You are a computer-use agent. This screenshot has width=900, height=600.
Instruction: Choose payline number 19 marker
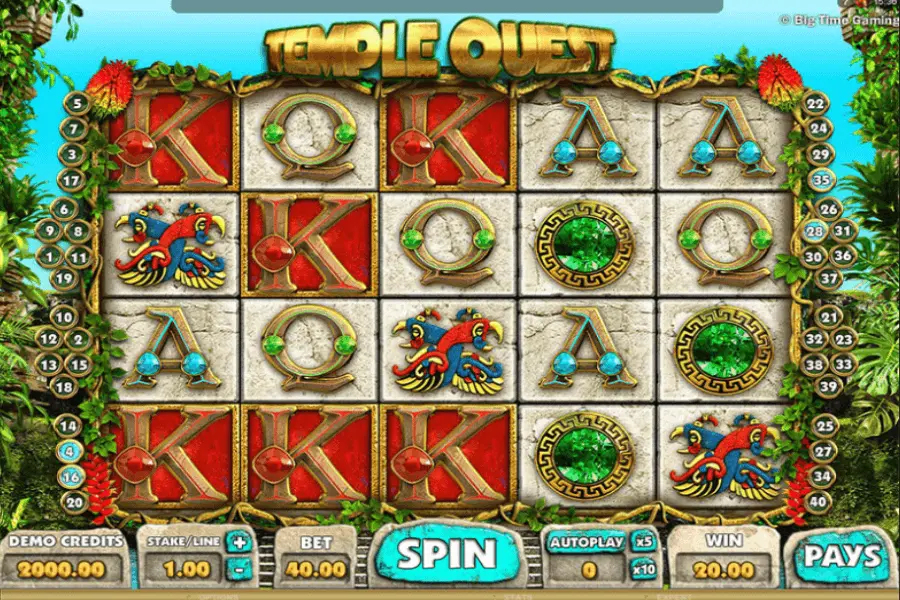pos(63,279)
